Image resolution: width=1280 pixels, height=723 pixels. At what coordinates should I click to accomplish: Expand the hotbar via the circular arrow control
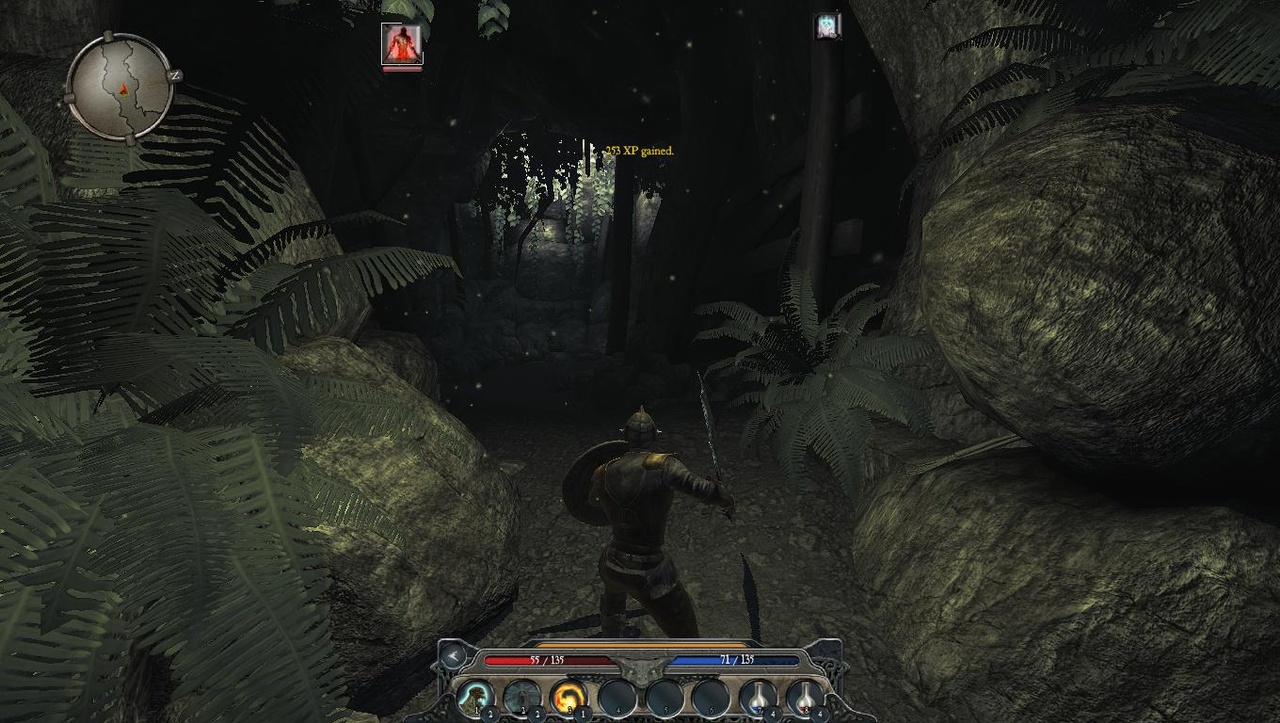(454, 657)
